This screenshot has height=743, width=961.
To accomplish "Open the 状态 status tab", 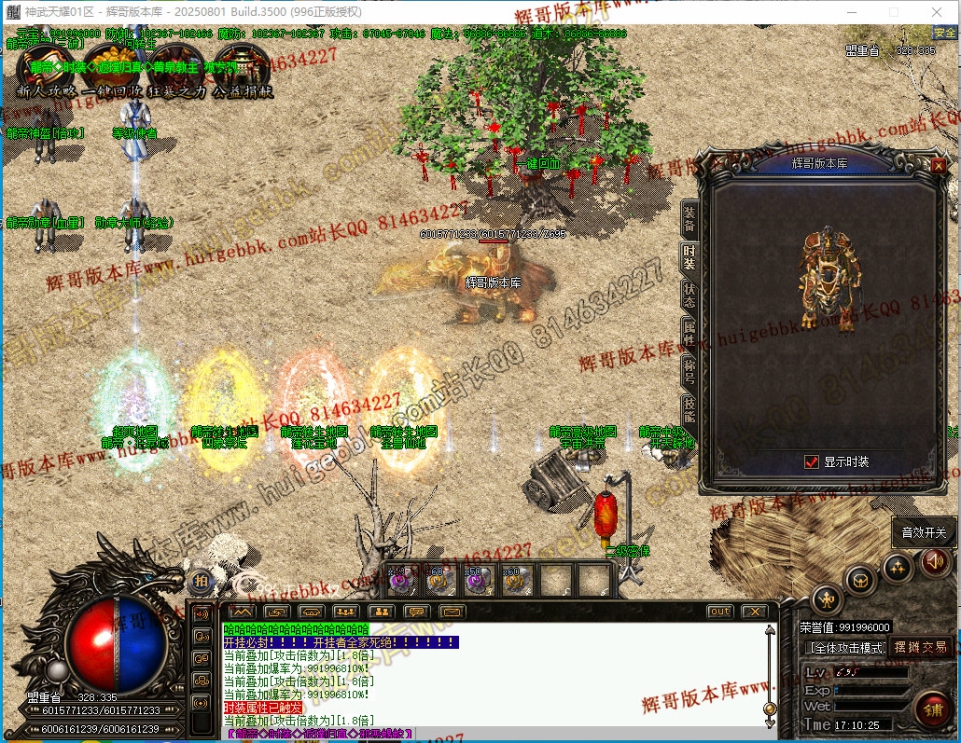I will pos(689,294).
